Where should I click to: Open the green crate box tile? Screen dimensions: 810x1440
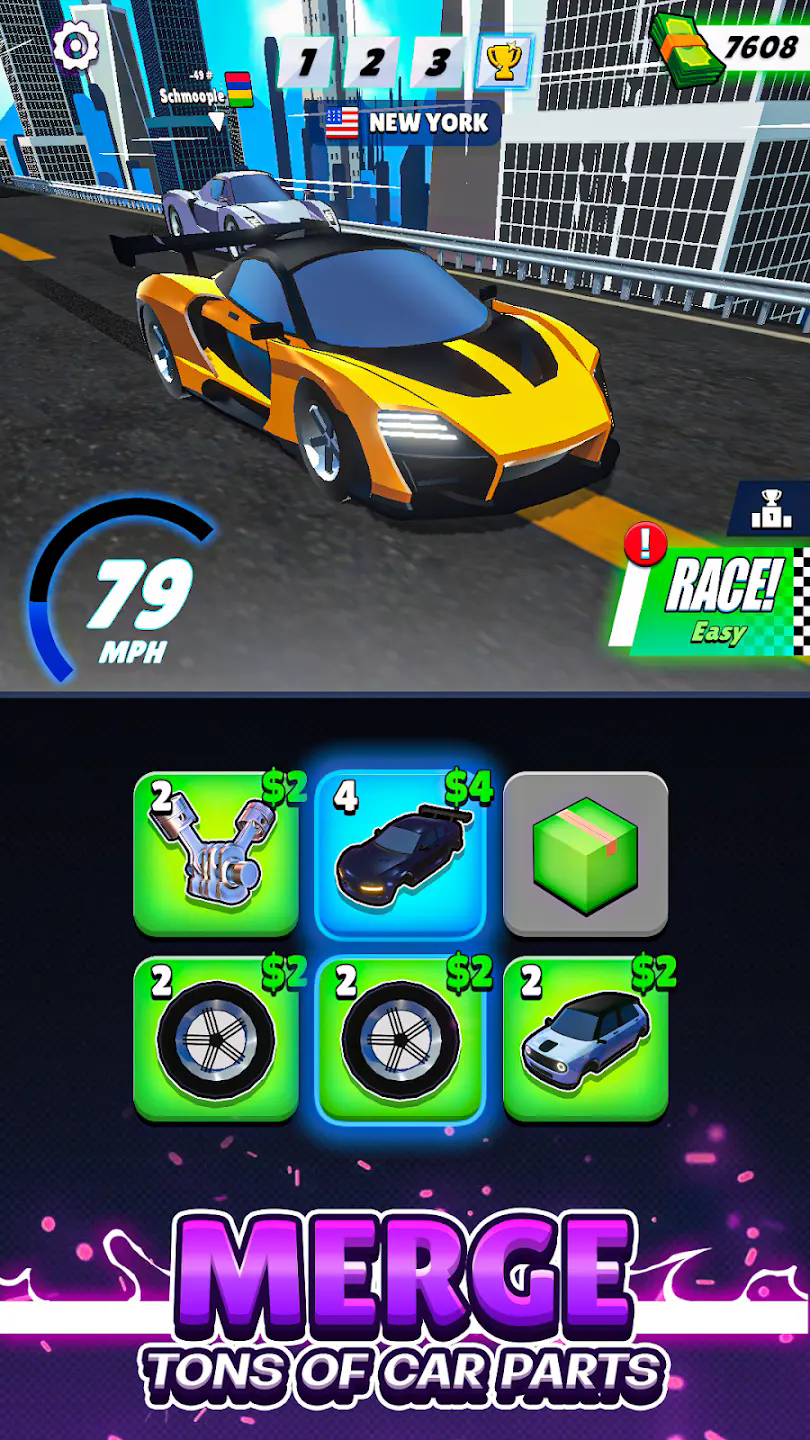585,853
